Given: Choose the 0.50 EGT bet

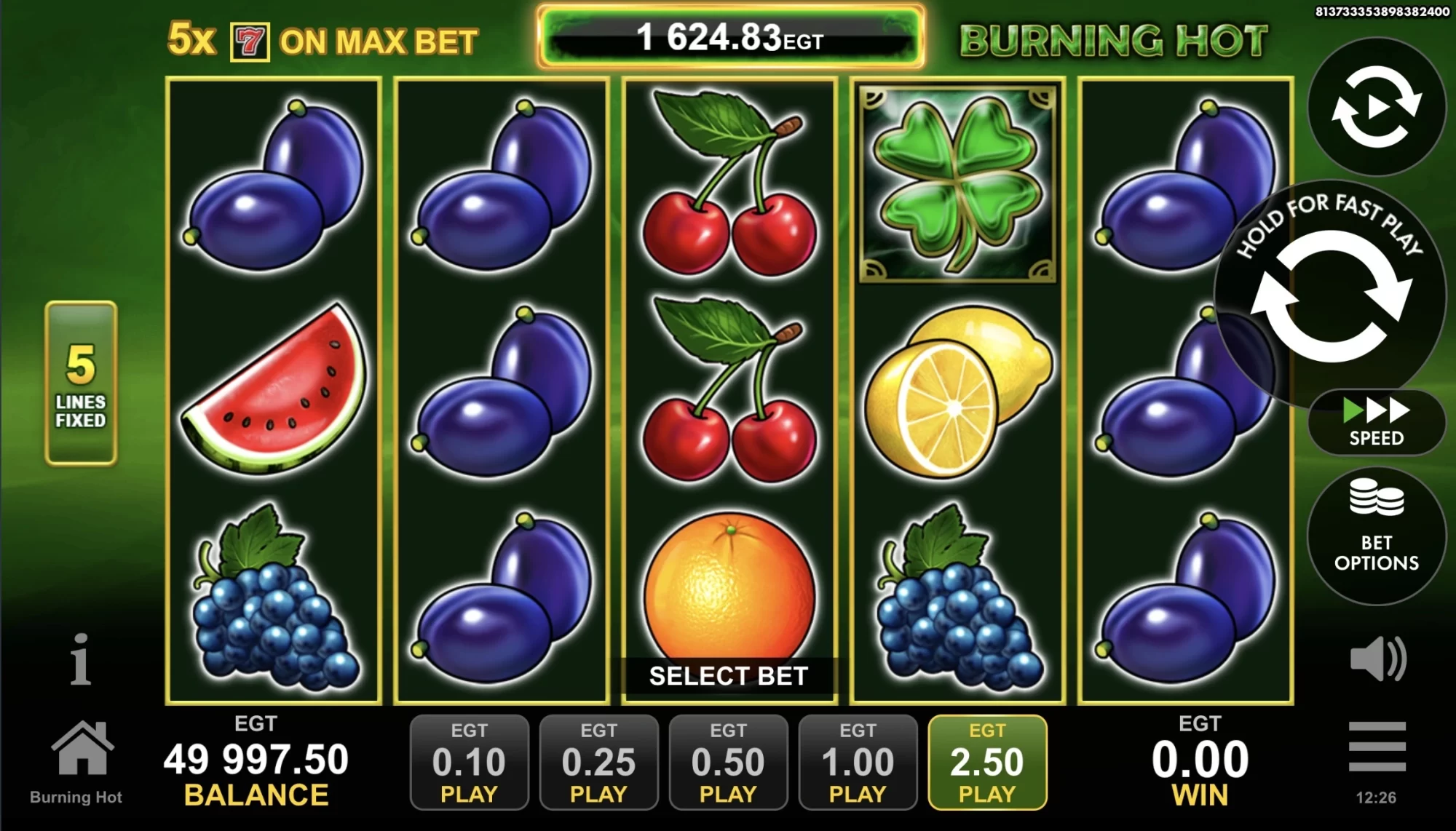Looking at the screenshot, I should tap(728, 762).
